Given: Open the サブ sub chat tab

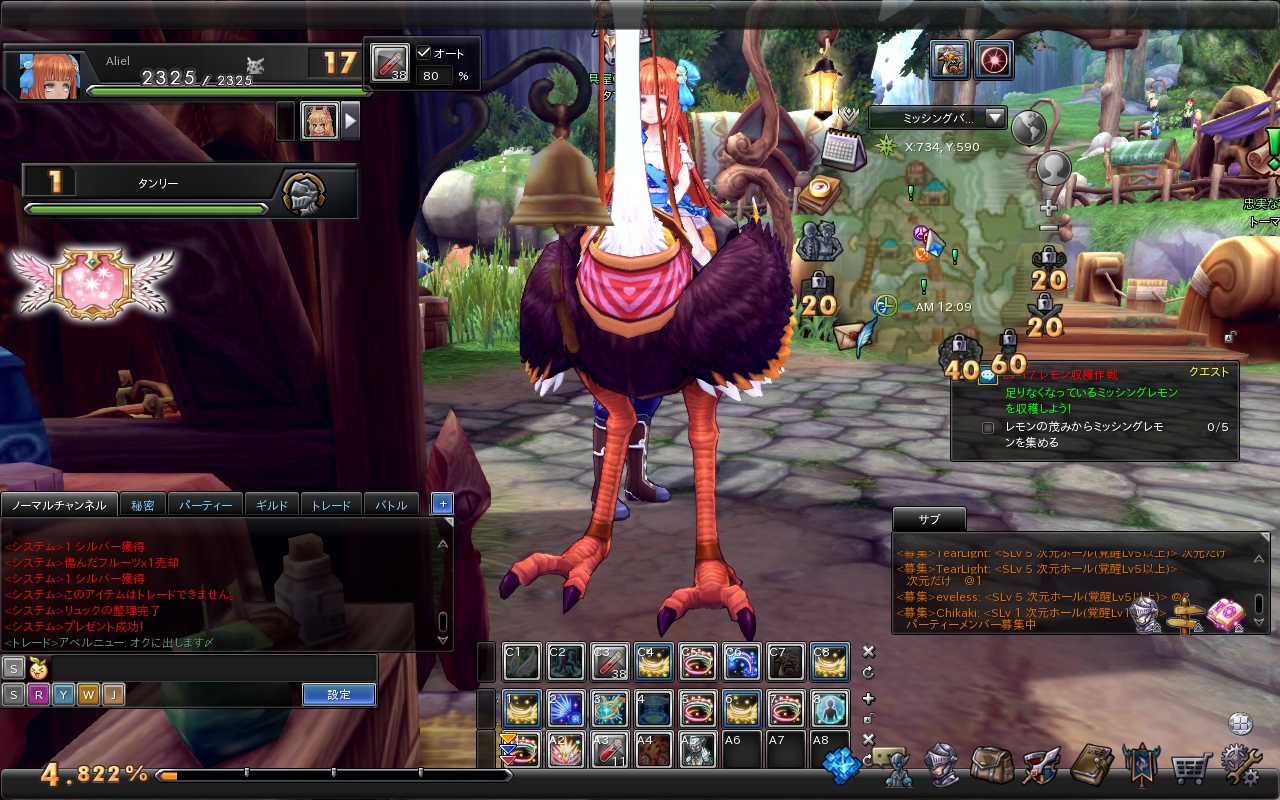Looking at the screenshot, I should point(929,519).
